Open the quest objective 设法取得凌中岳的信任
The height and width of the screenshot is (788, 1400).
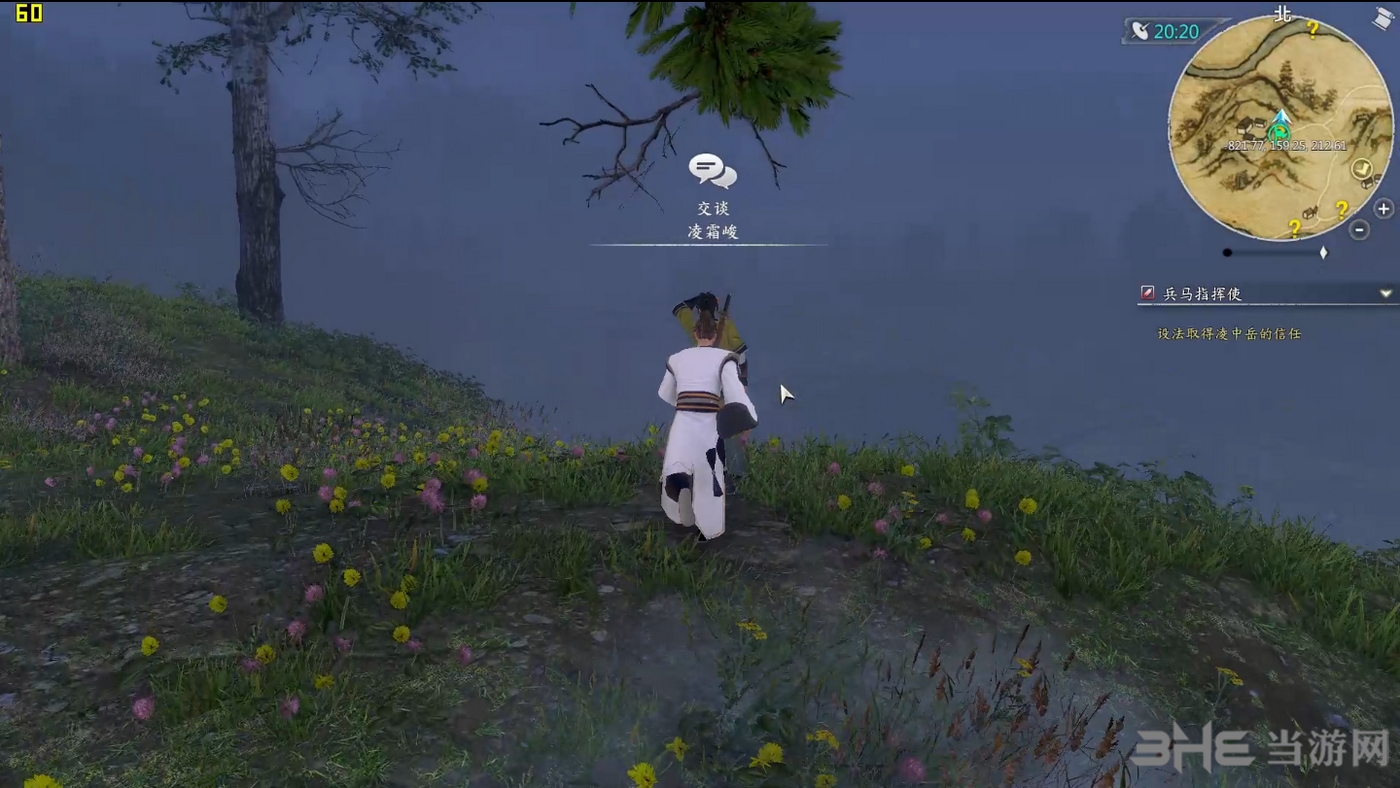(x=1229, y=334)
